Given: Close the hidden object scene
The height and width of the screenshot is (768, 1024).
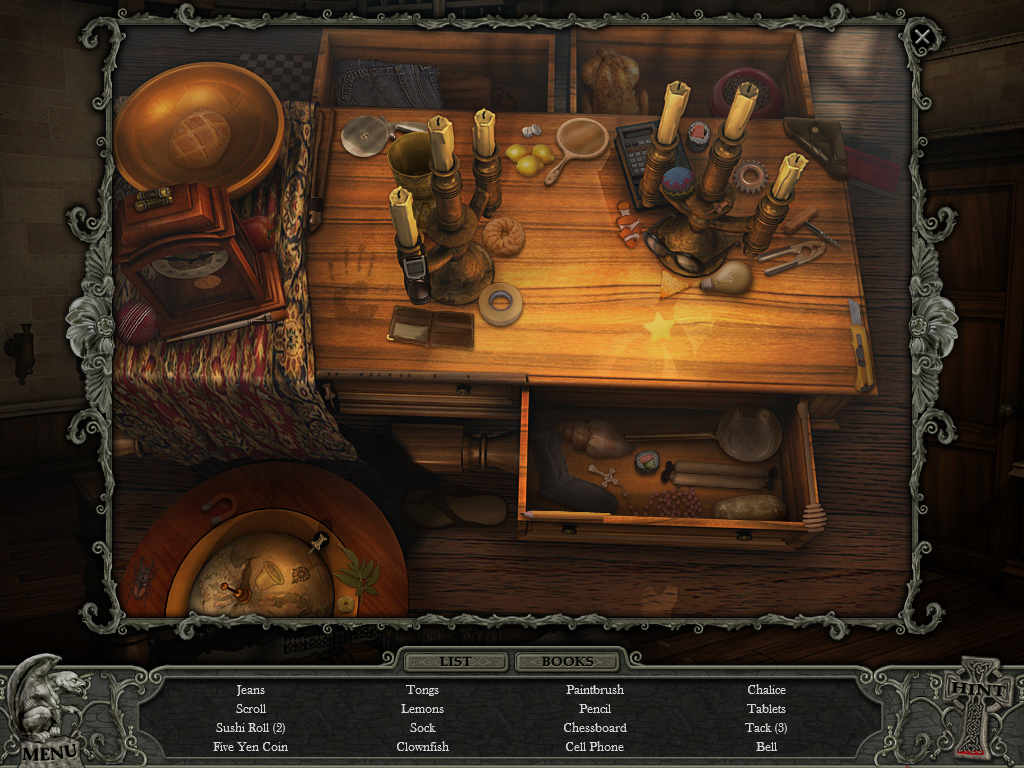Looking at the screenshot, I should 922,38.
